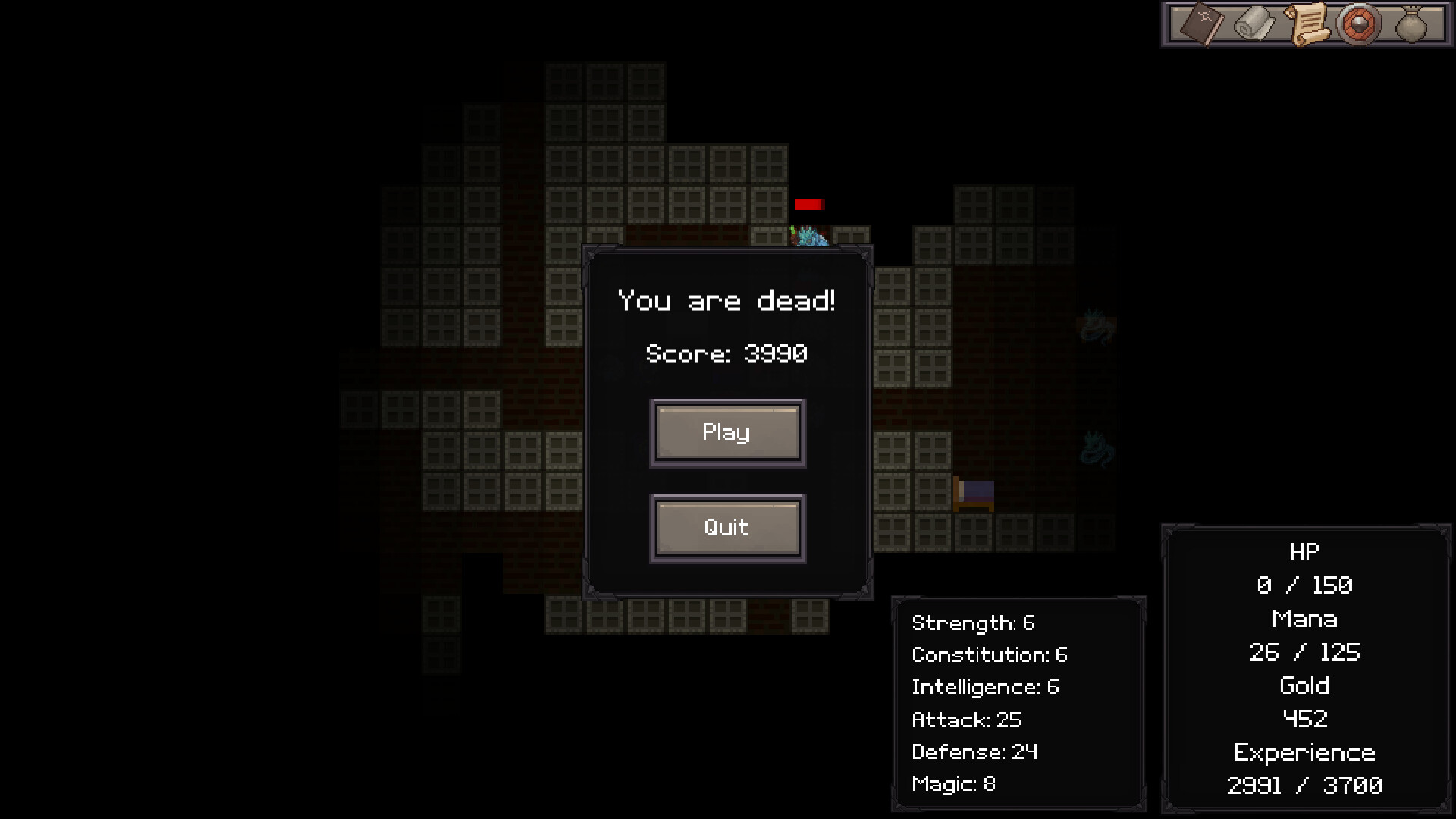Screen dimensions: 1456x819
Task: Click the Mana 26/125 value
Action: click(1304, 652)
